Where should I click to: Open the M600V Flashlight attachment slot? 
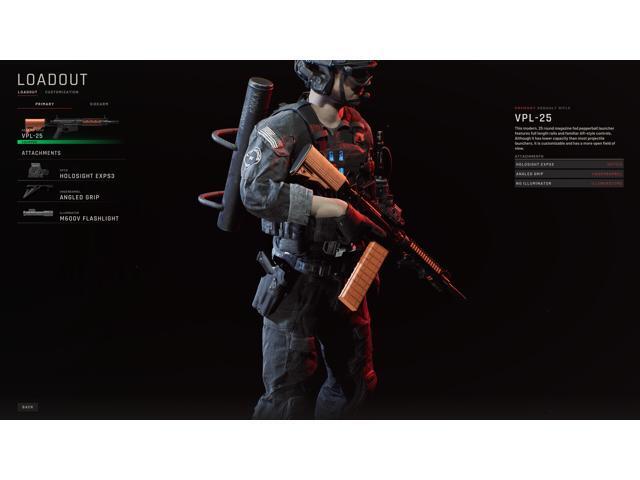click(x=70, y=215)
